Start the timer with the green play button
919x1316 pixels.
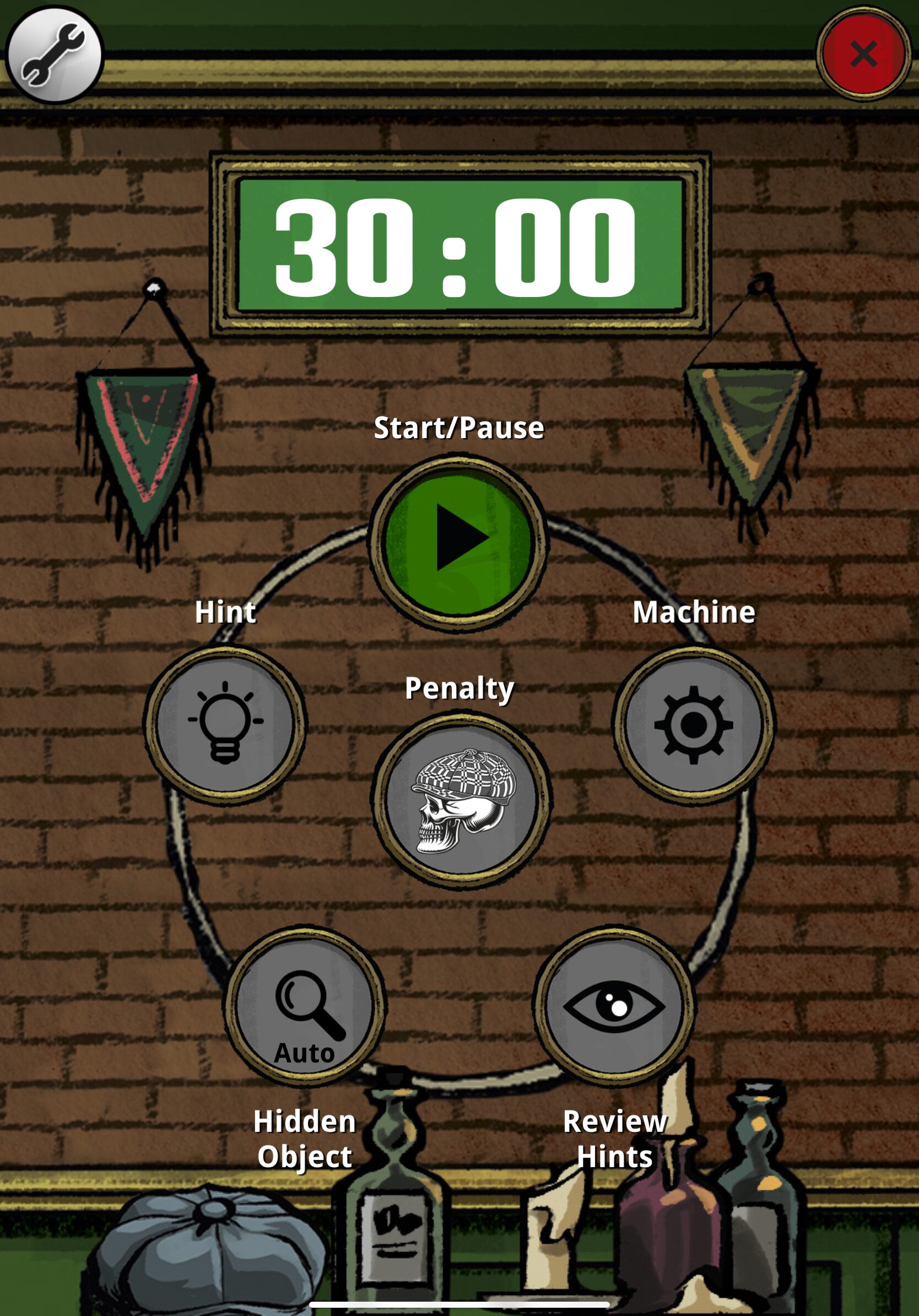(459, 541)
